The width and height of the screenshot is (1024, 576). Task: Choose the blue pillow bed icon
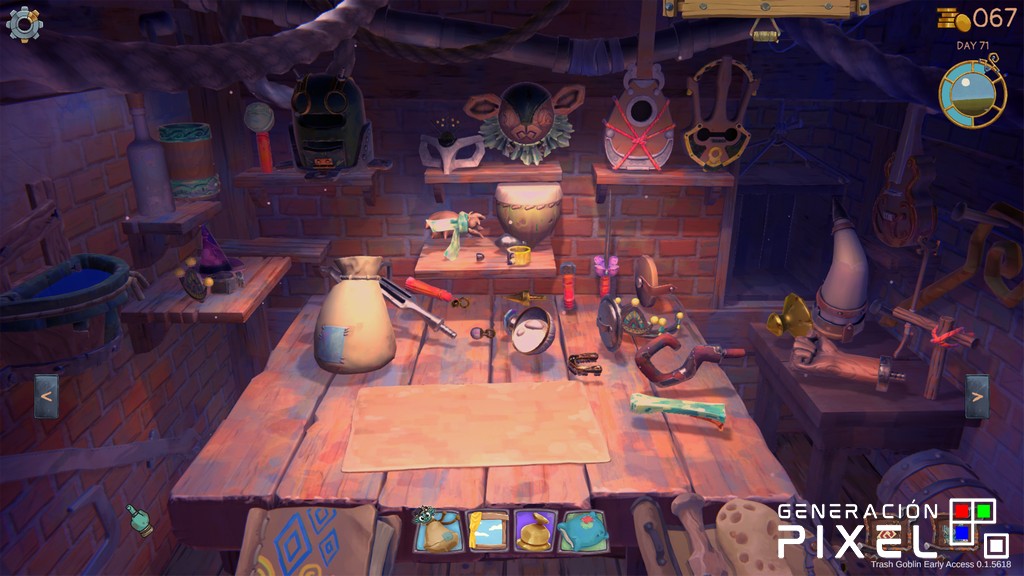pos(583,531)
